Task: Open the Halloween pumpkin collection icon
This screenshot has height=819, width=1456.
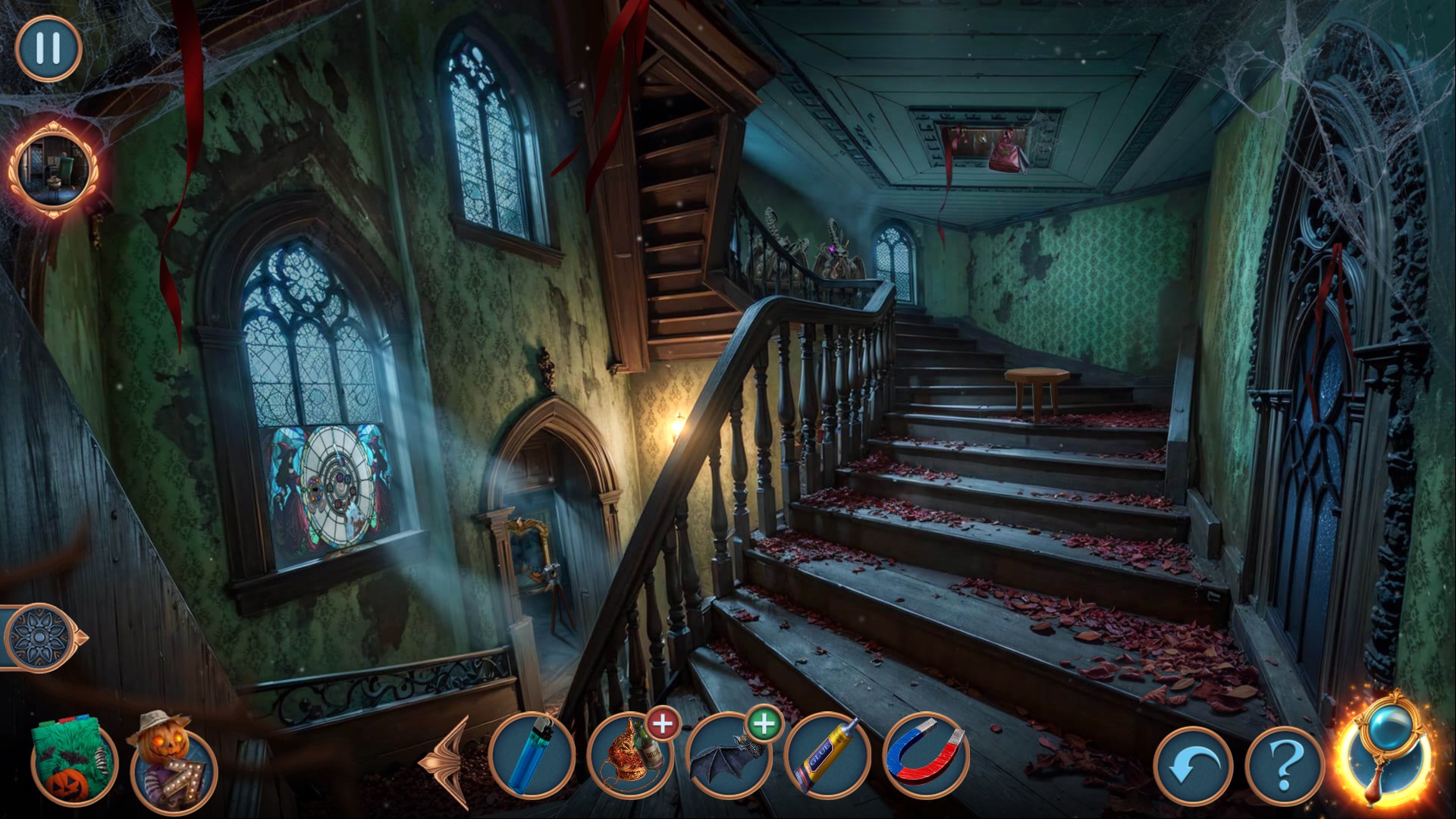Action: coord(74,764)
